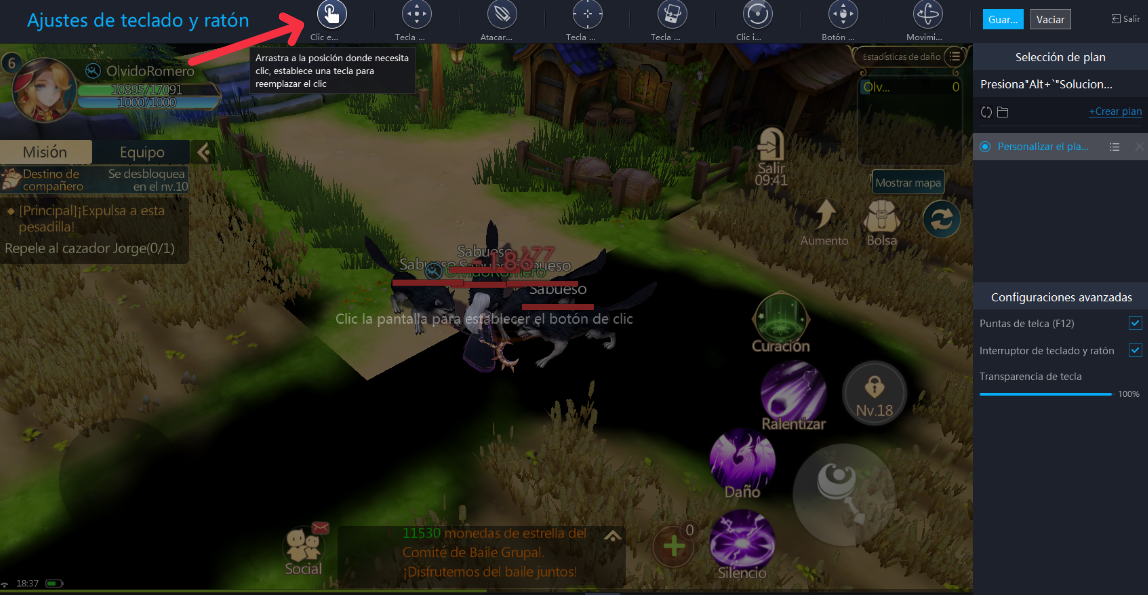Trigger the Silencio skill
1148x595 pixels.
(x=742, y=540)
